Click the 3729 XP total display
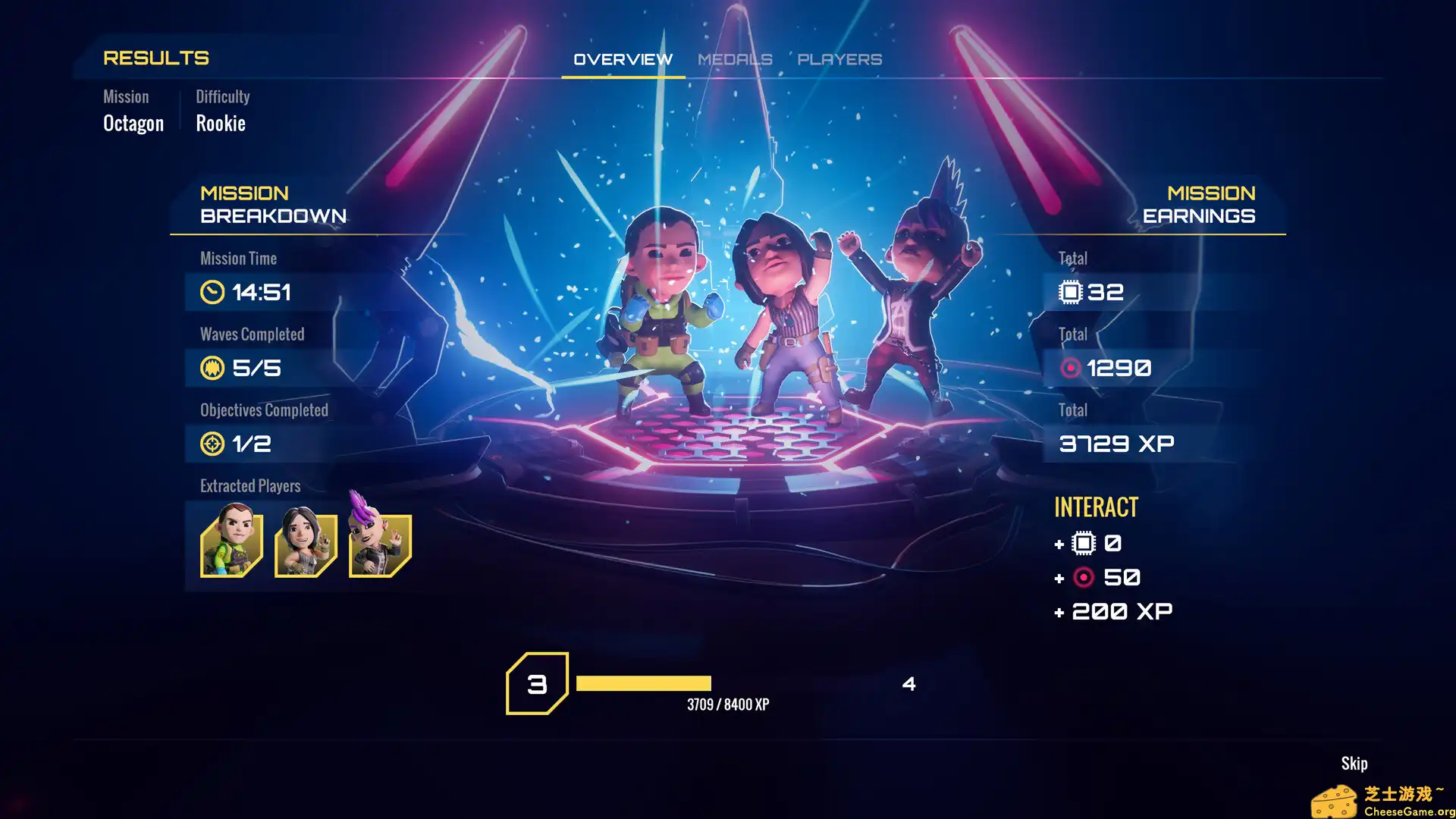 (1116, 444)
